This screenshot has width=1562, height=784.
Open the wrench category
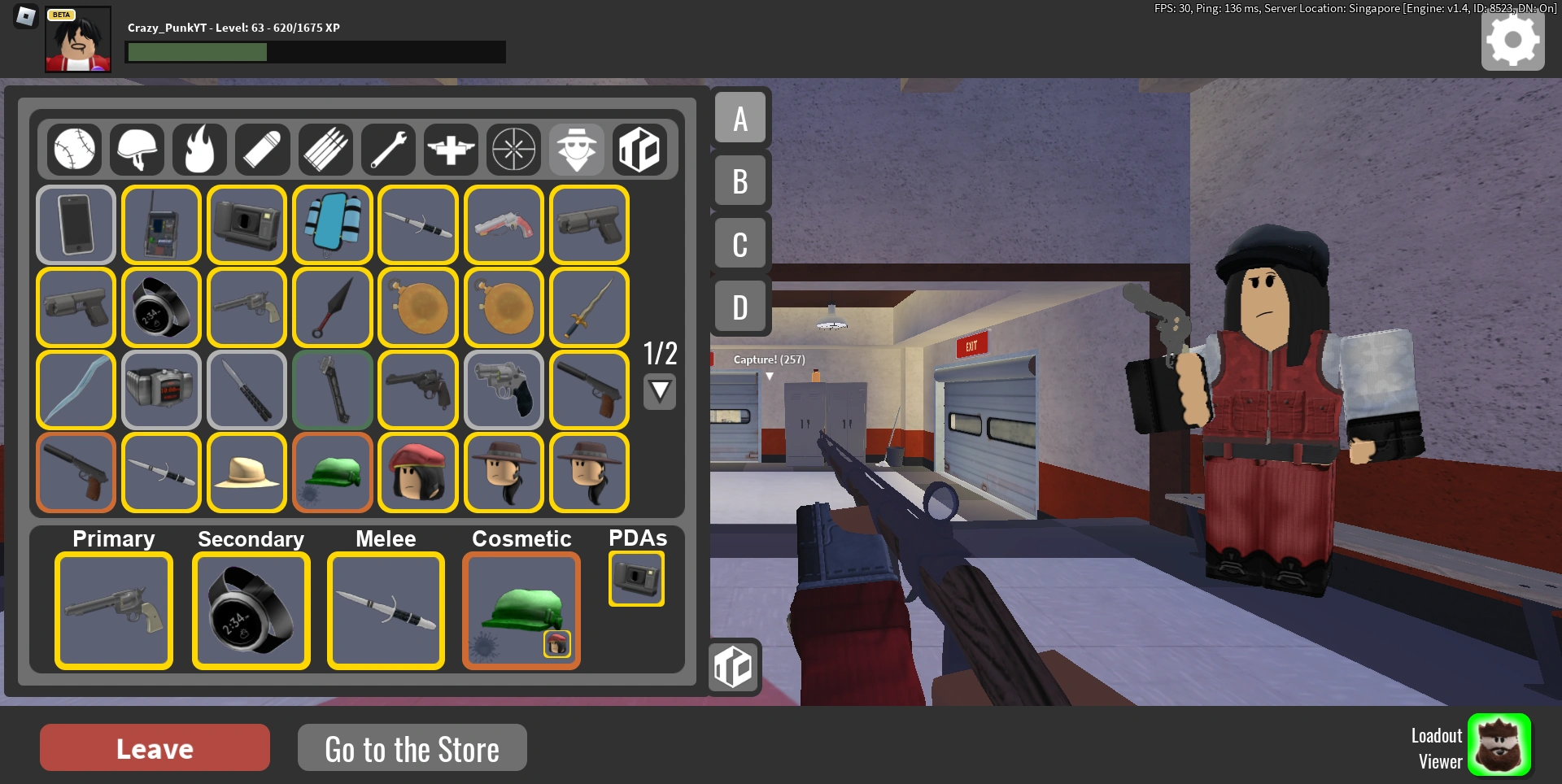[x=388, y=150]
